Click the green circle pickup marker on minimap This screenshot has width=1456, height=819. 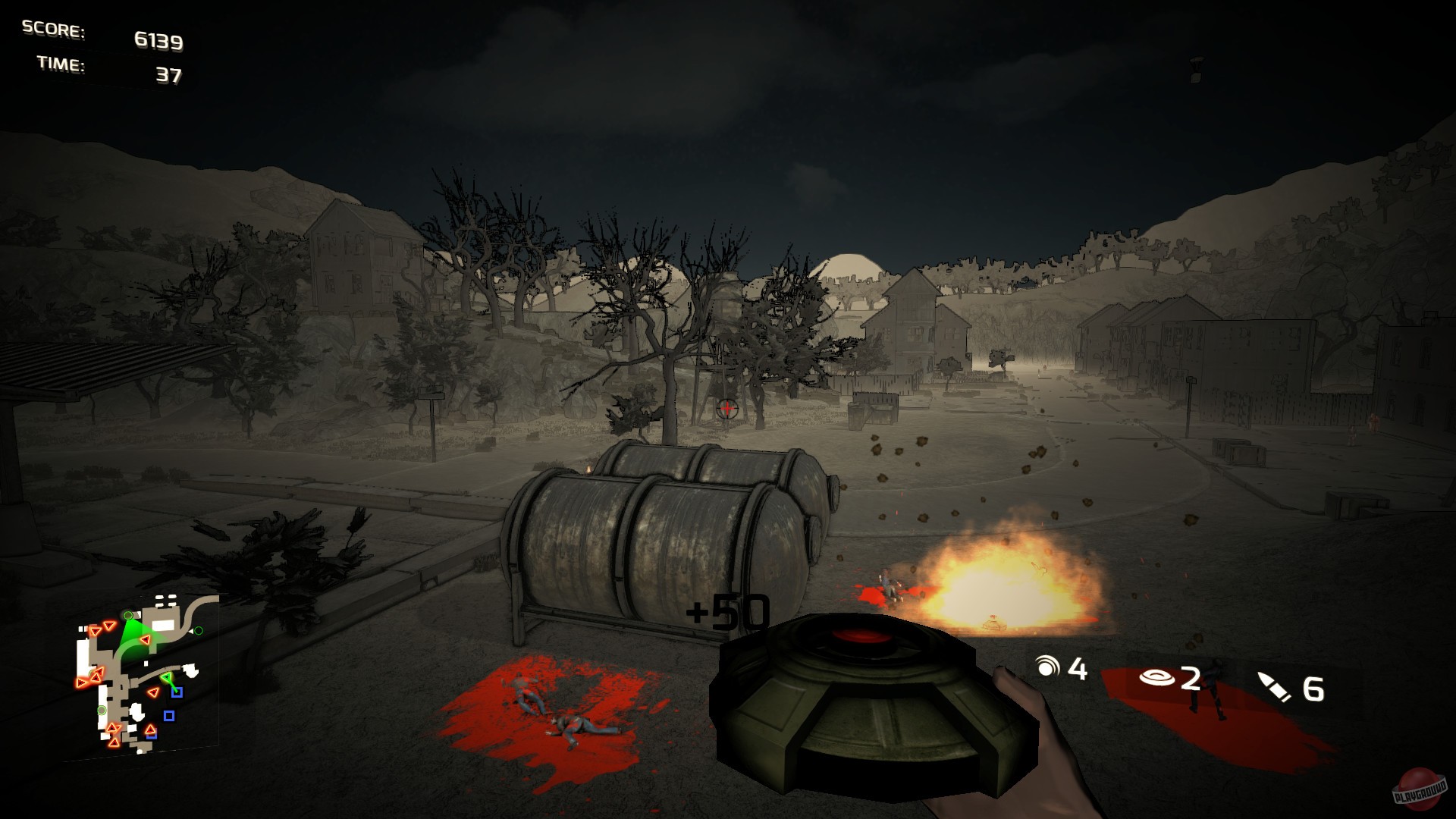102,710
